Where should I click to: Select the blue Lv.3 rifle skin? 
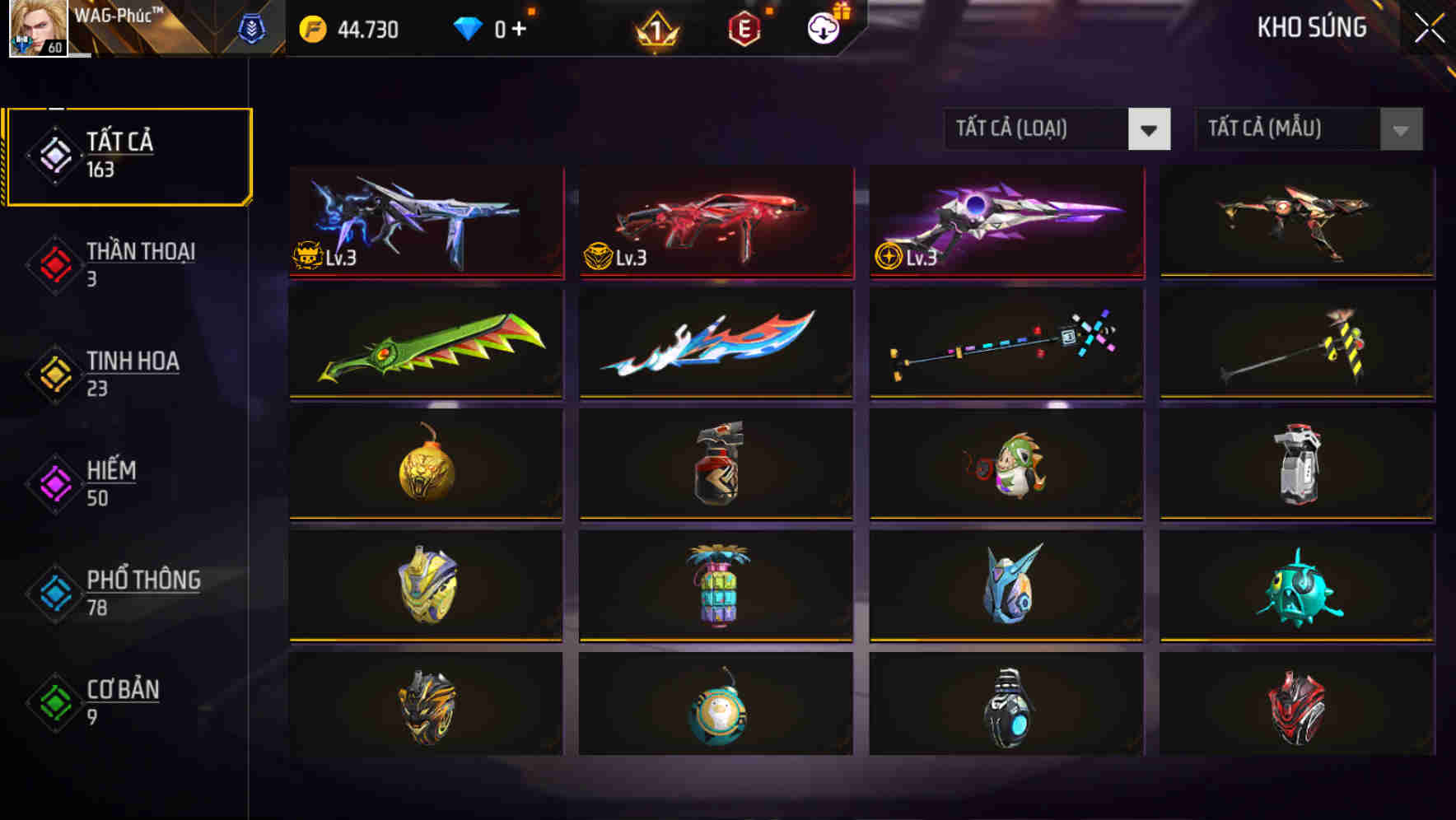point(425,223)
